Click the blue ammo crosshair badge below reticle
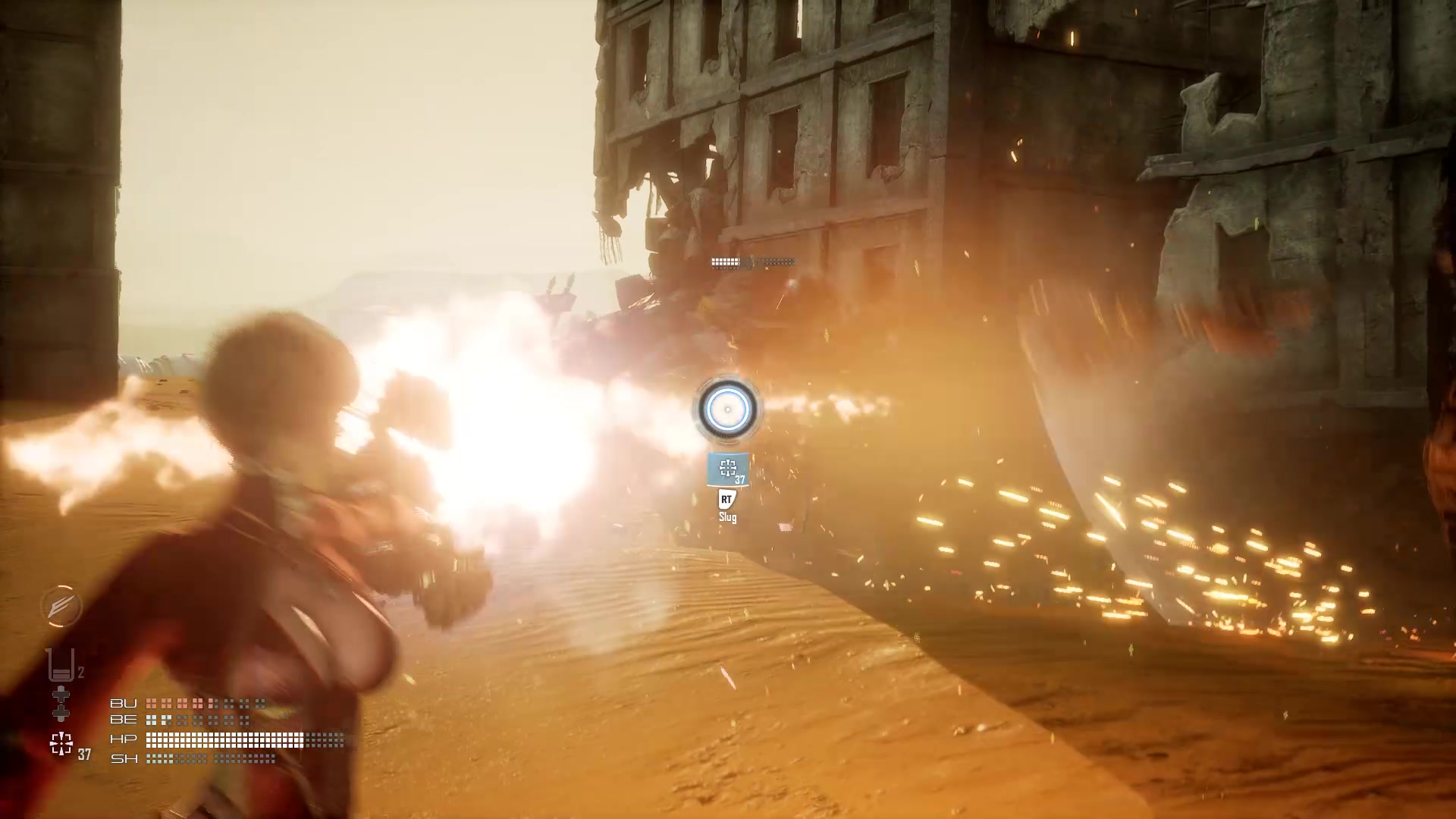Screen dimensions: 1456x819 point(727,468)
